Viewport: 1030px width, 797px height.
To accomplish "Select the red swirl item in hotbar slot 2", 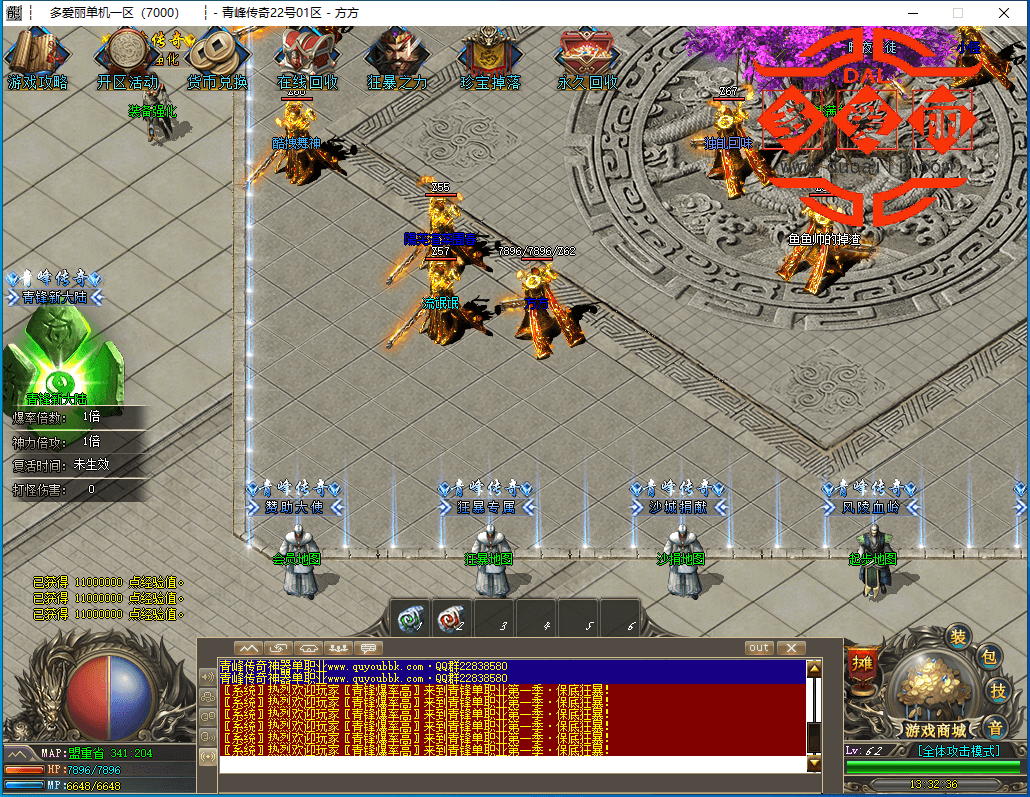I will (453, 617).
